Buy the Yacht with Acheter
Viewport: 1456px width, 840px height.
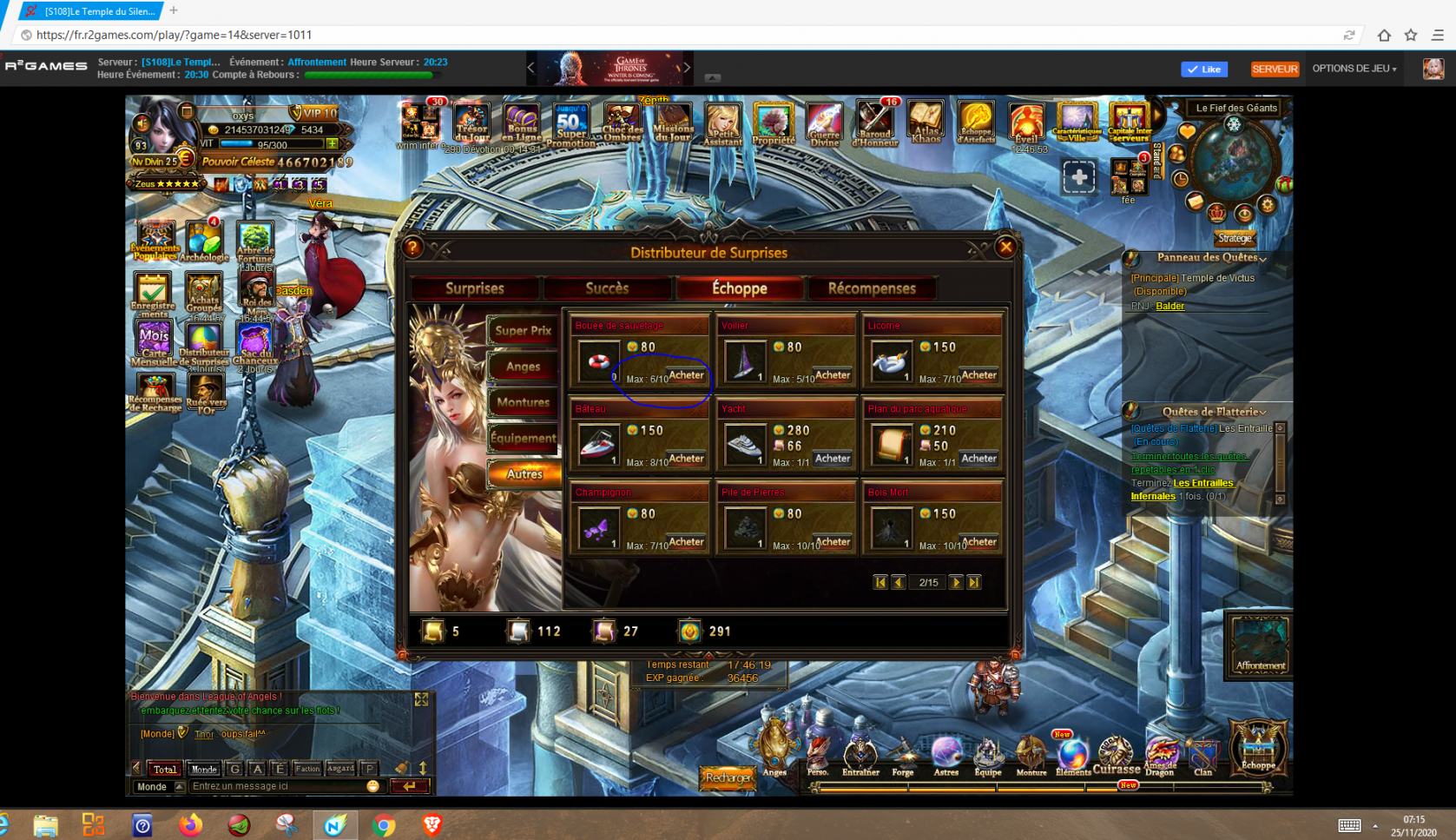(833, 459)
